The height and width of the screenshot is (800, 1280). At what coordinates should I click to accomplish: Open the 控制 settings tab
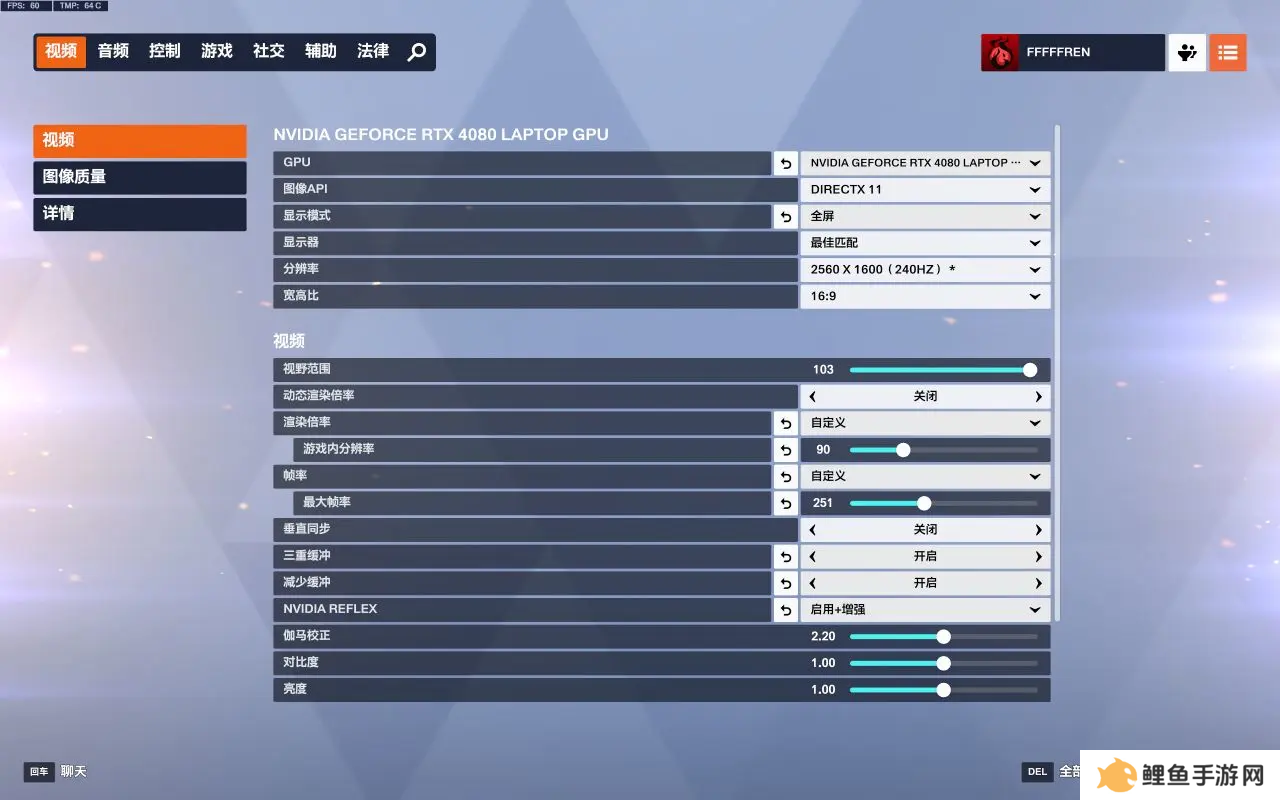tap(165, 51)
